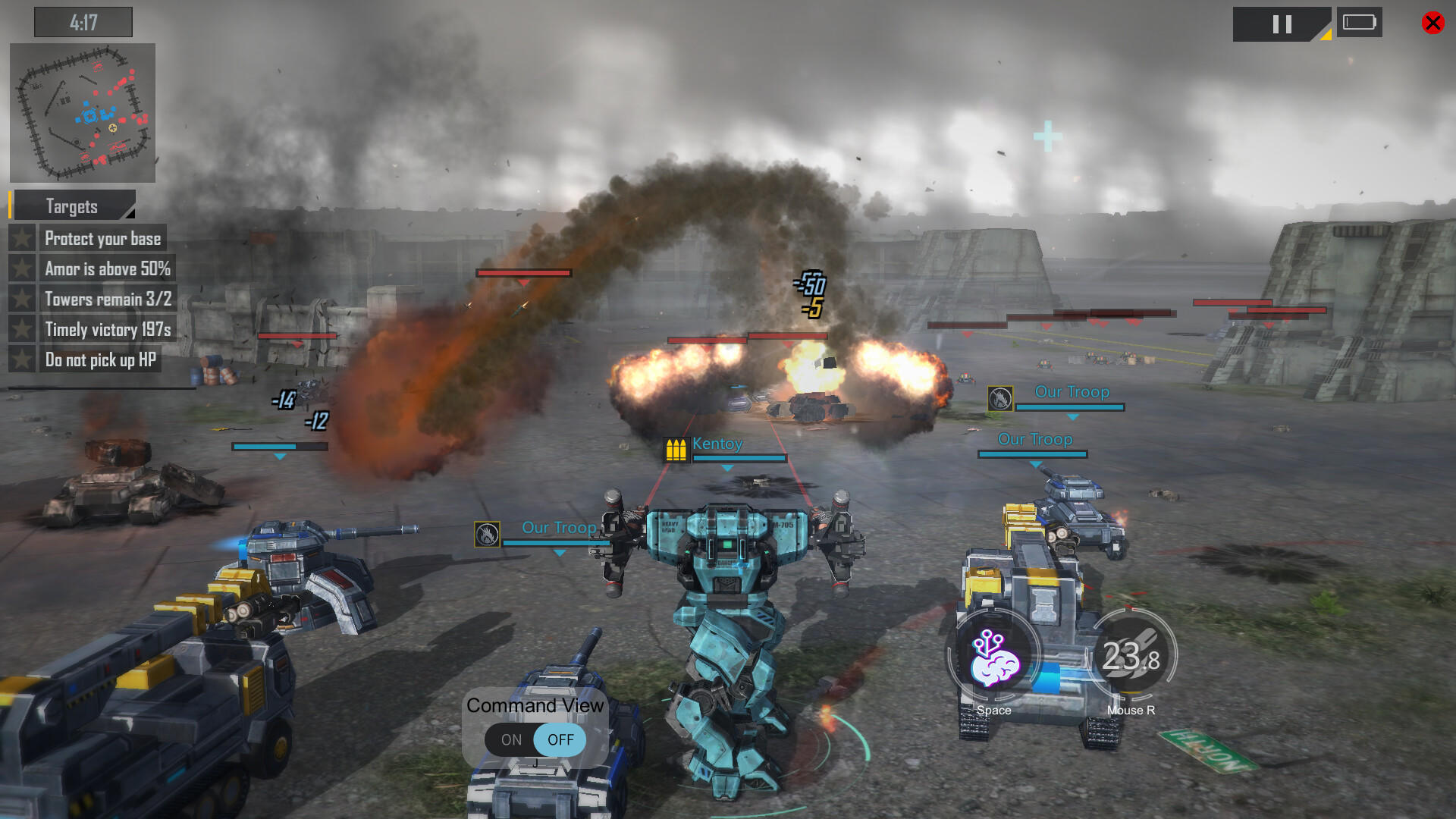Viewport: 1456px width, 819px height.
Task: Click the battery indicator at top right
Action: [1360, 22]
